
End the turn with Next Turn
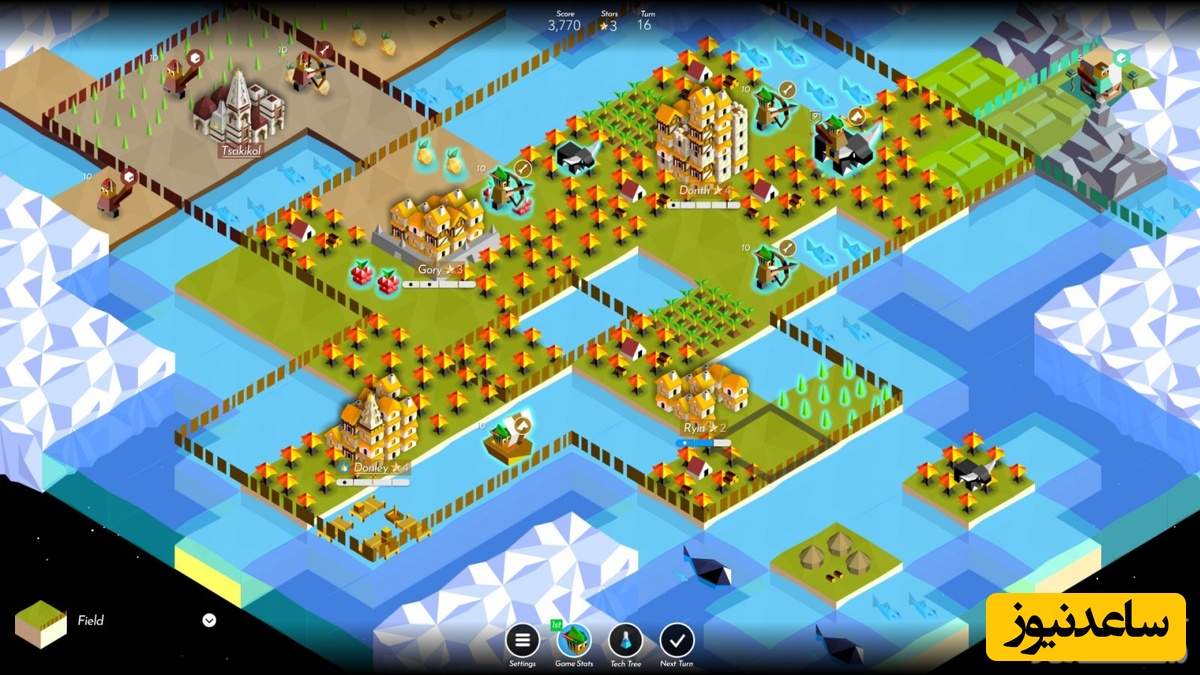tap(677, 640)
